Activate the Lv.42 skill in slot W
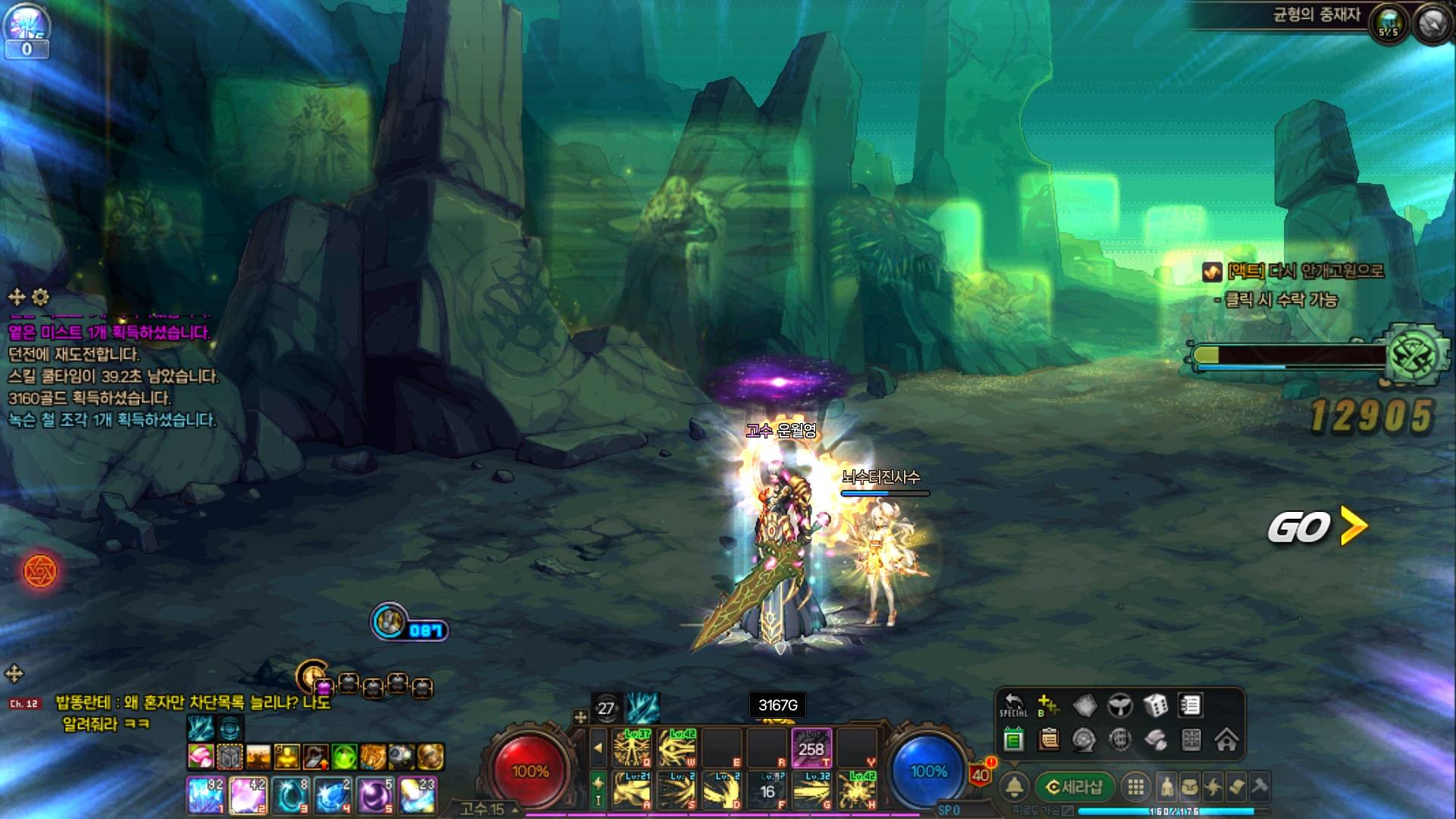The height and width of the screenshot is (819, 1456). tap(677, 748)
